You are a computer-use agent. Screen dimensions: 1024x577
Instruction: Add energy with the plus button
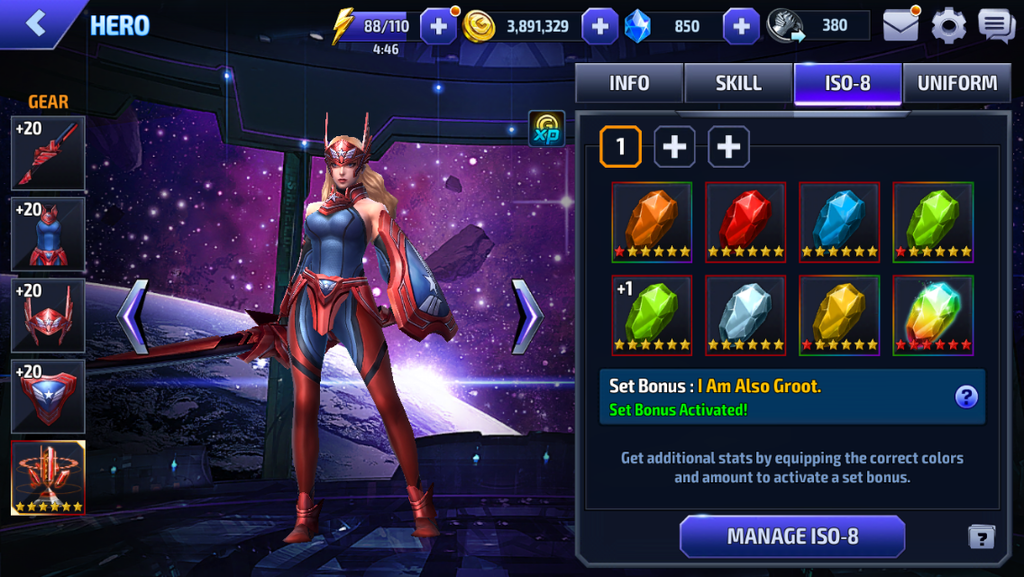(439, 26)
